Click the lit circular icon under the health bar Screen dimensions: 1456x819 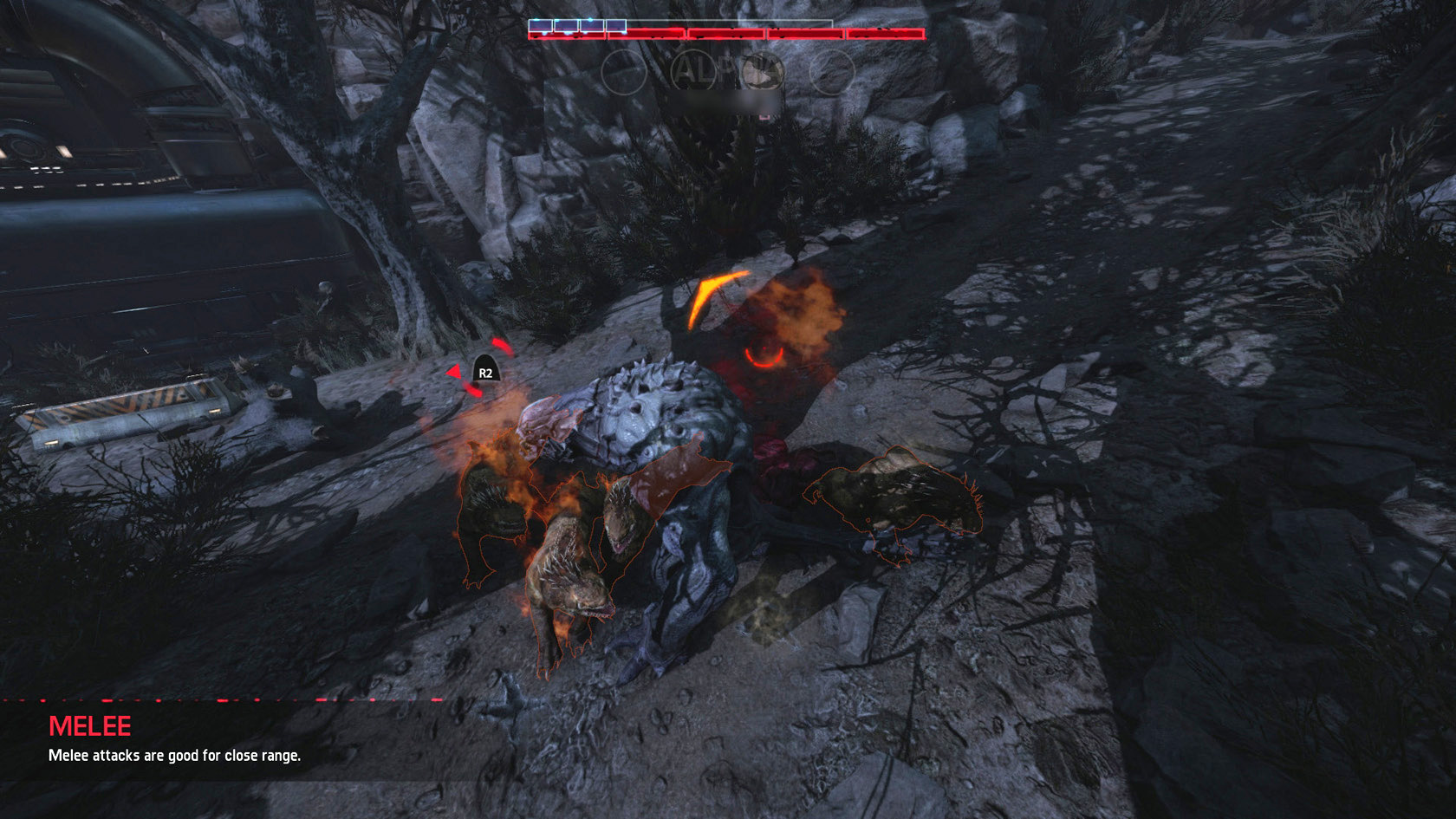(762, 72)
